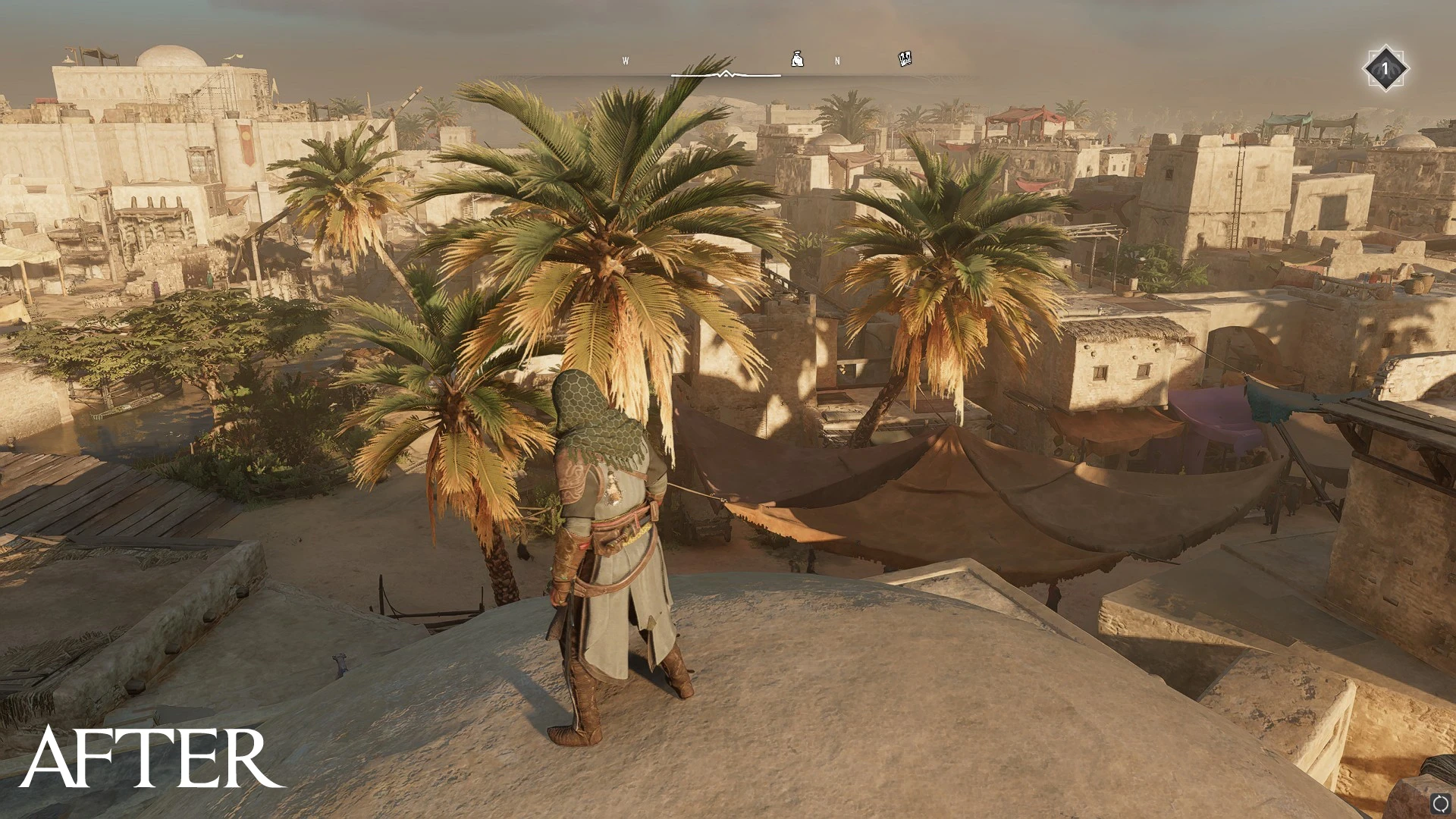Select the merchant bag icon on the compass
This screenshot has width=1456, height=819.
pos(795,58)
